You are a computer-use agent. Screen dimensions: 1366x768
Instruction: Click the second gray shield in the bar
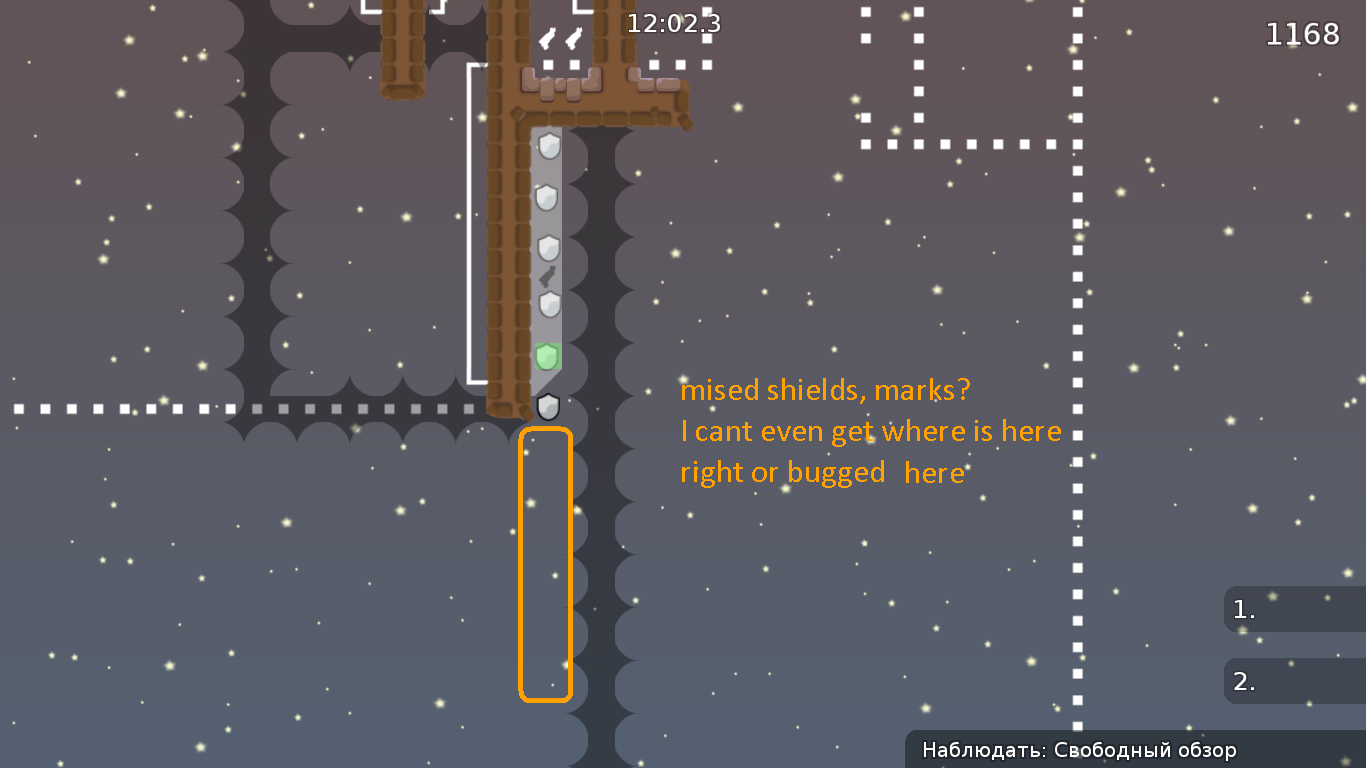pyautogui.click(x=547, y=197)
